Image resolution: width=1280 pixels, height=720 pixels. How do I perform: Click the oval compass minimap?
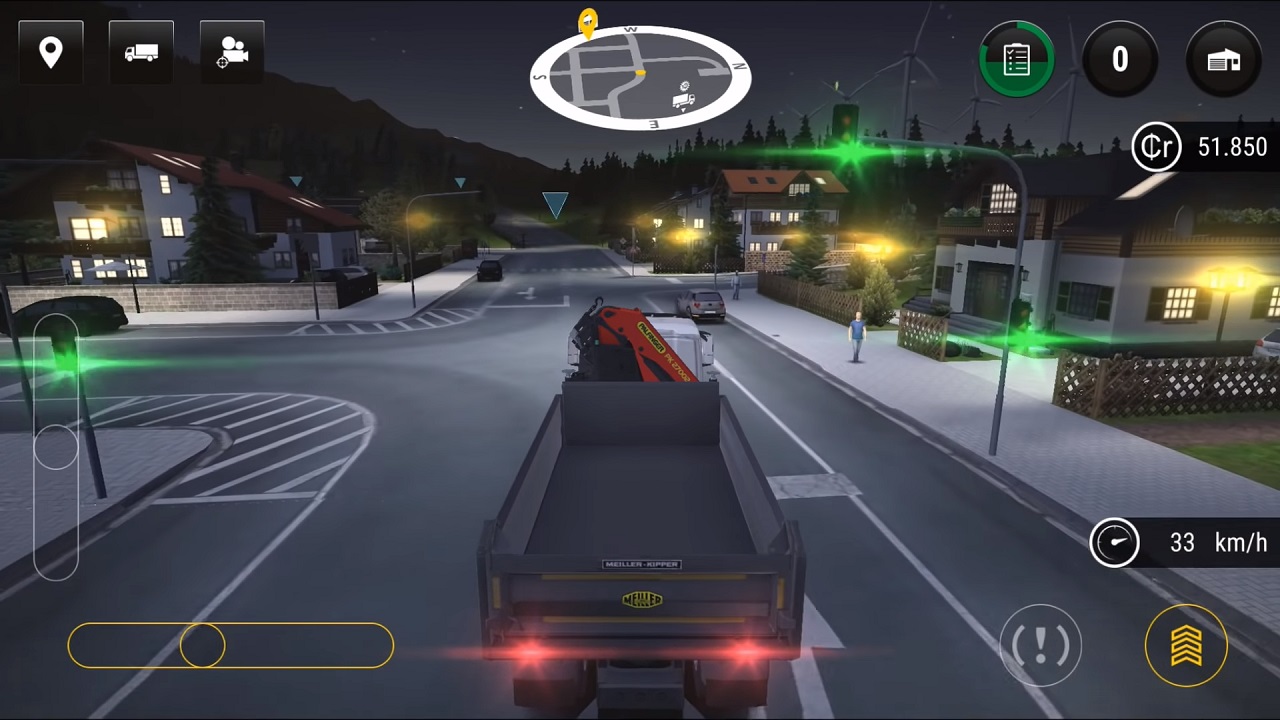tap(640, 78)
